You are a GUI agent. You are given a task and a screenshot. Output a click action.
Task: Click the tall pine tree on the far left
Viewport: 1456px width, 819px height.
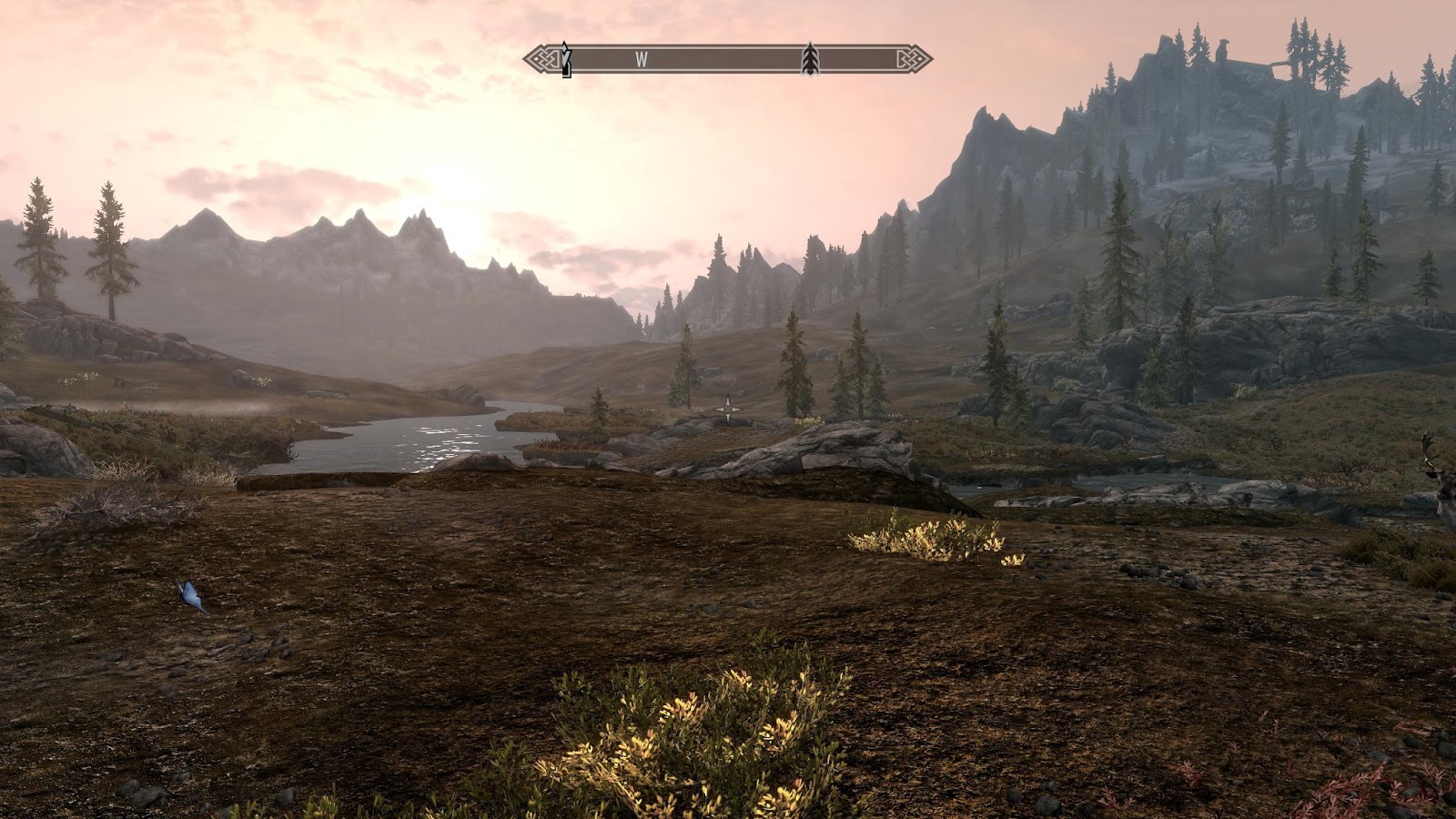(x=38, y=246)
